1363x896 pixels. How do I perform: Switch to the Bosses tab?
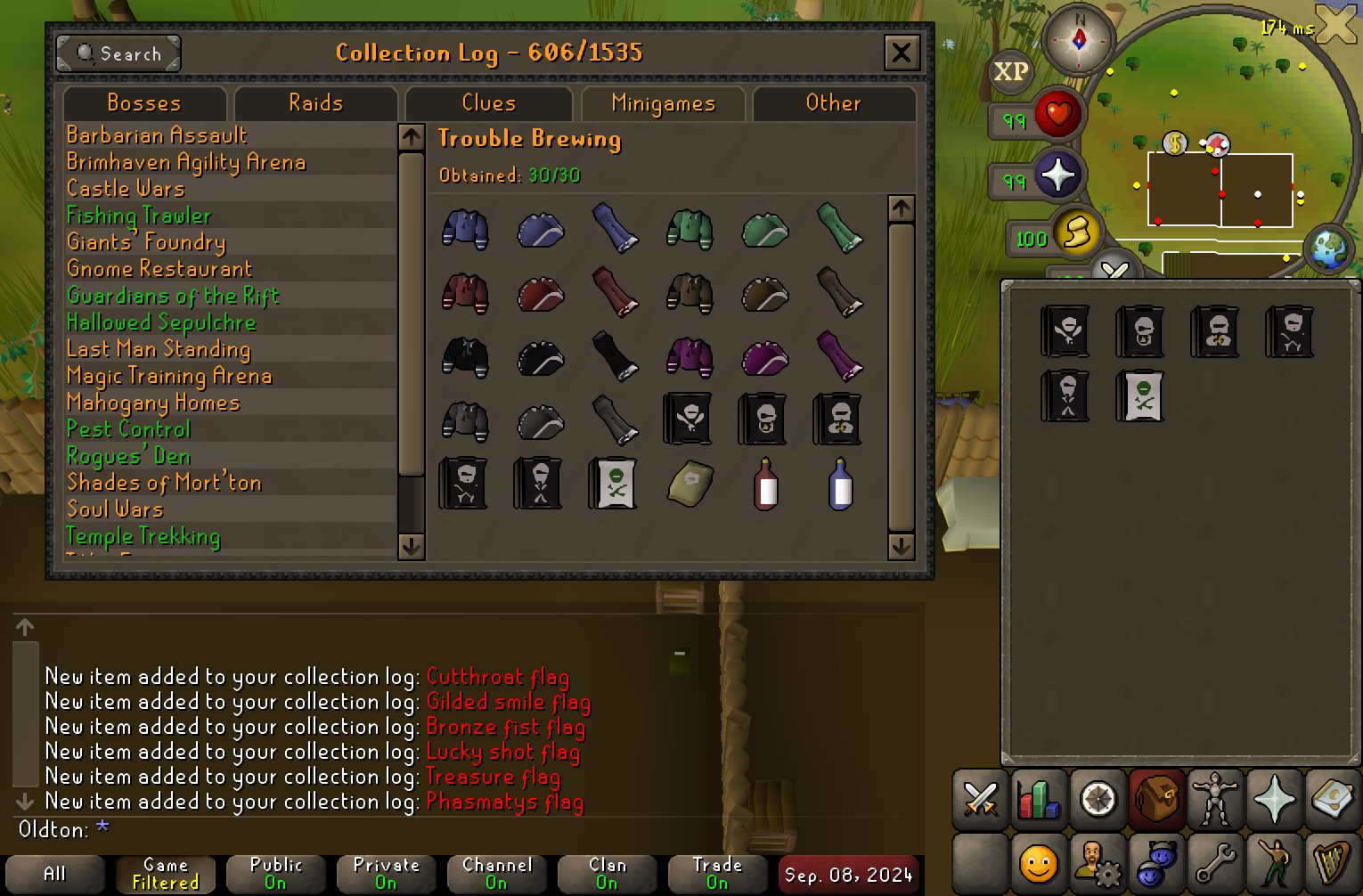click(143, 103)
